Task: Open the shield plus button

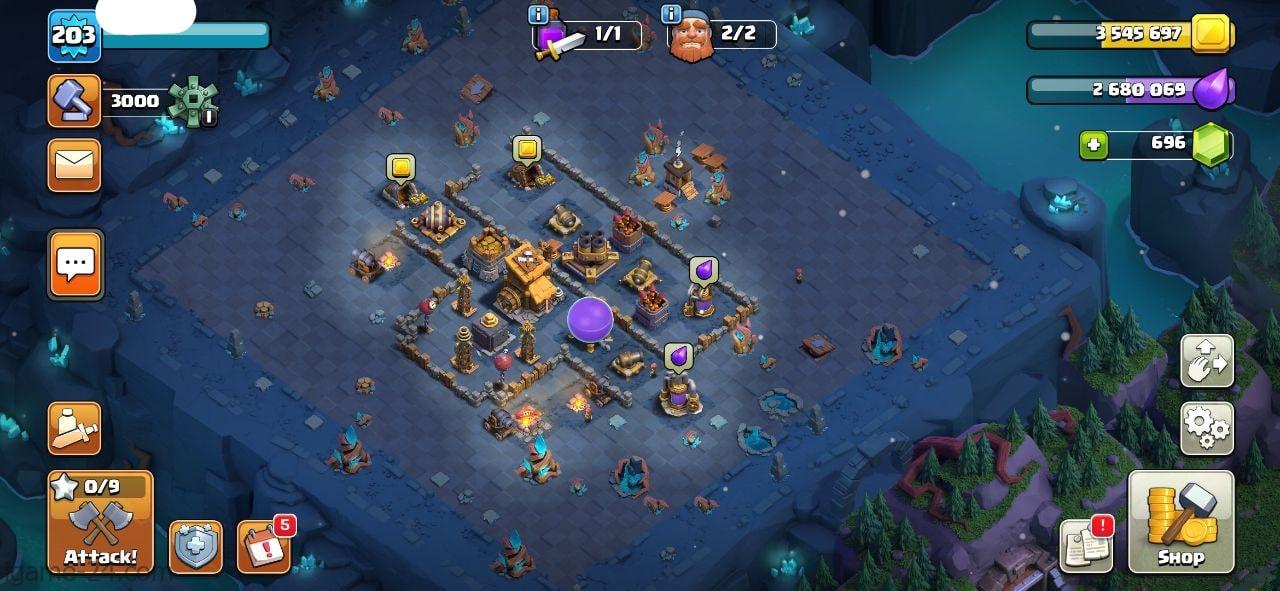Action: click(196, 547)
